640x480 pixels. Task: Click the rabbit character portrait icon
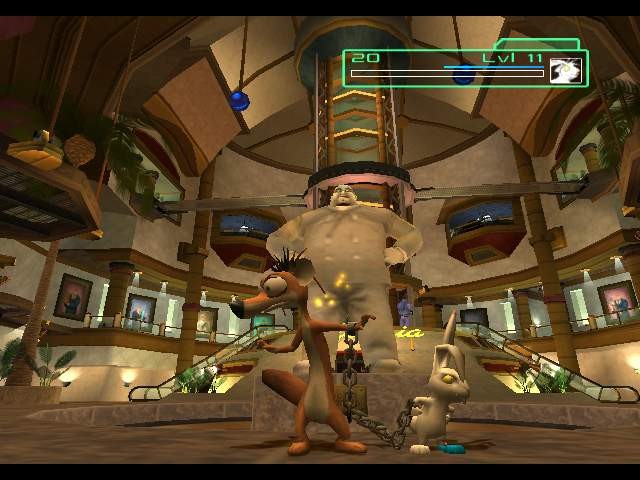pyautogui.click(x=565, y=70)
